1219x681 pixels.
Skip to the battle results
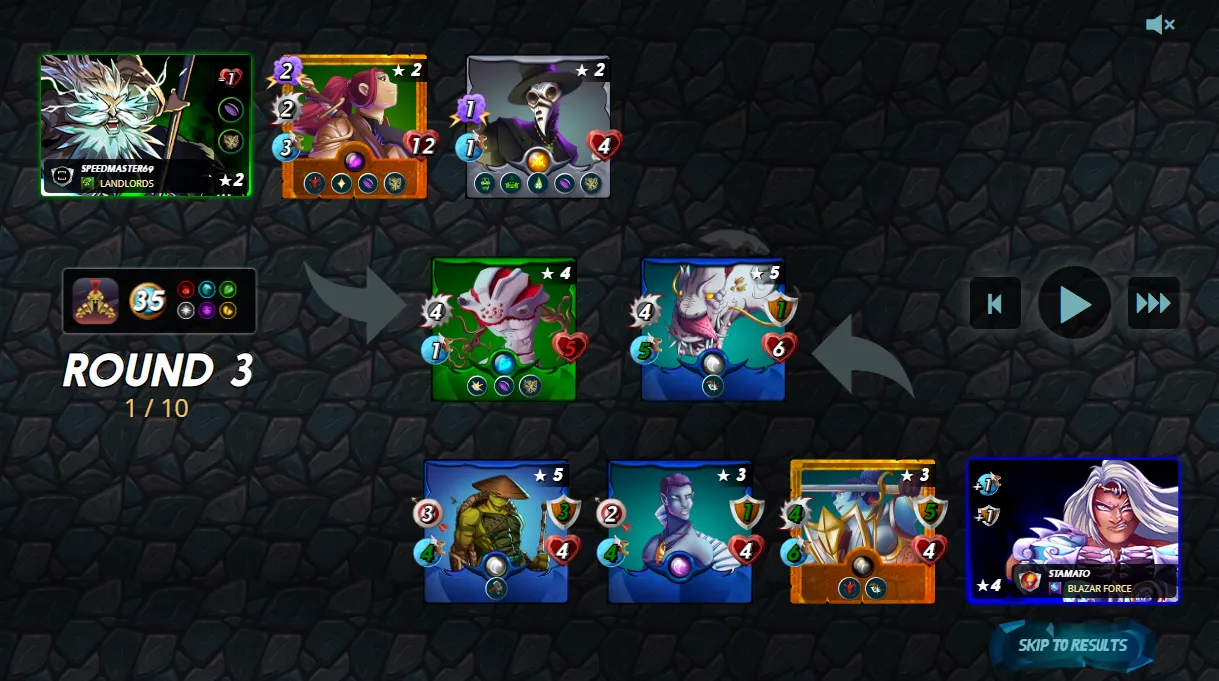[x=1072, y=645]
